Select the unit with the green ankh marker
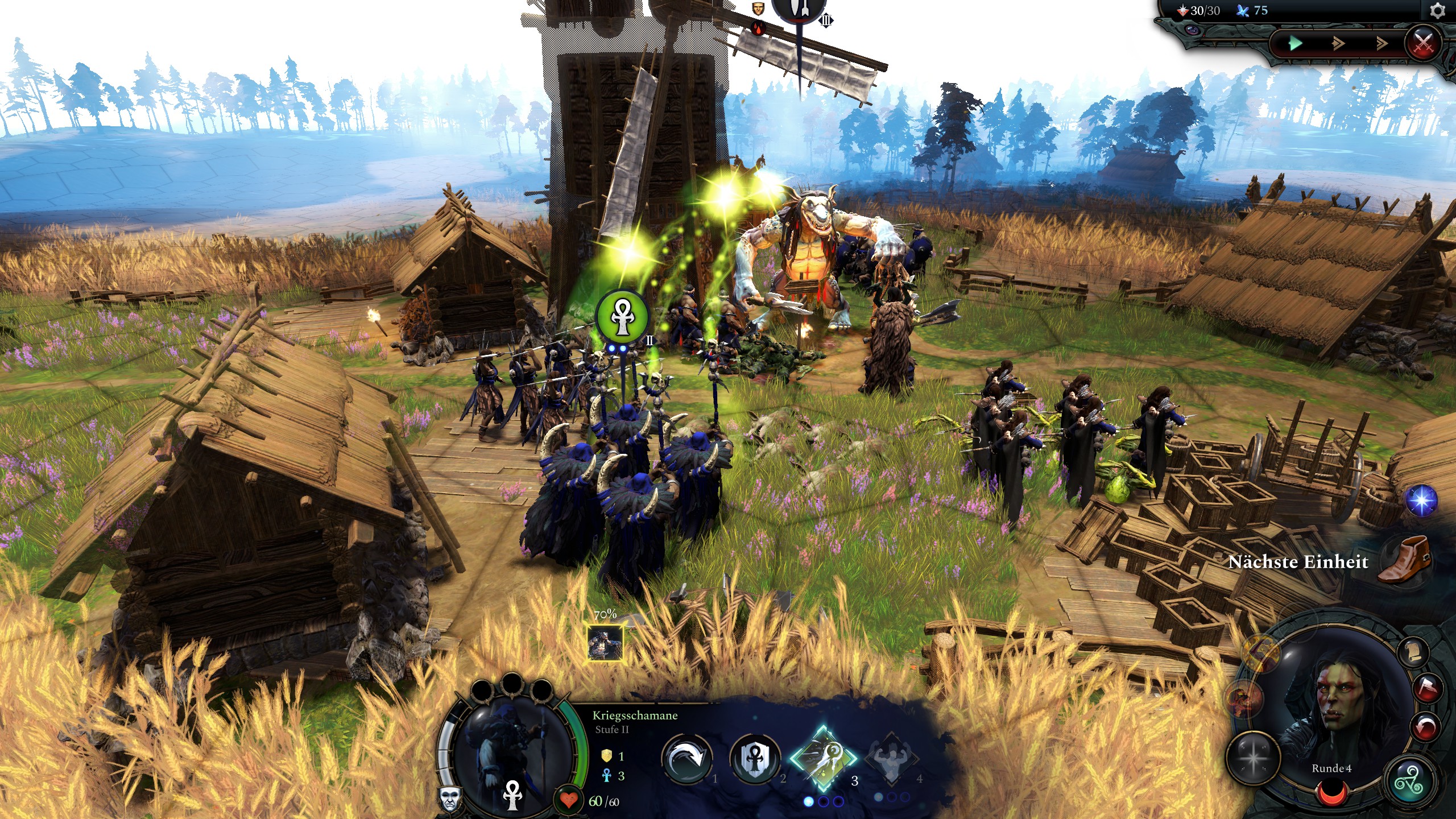 point(622,316)
